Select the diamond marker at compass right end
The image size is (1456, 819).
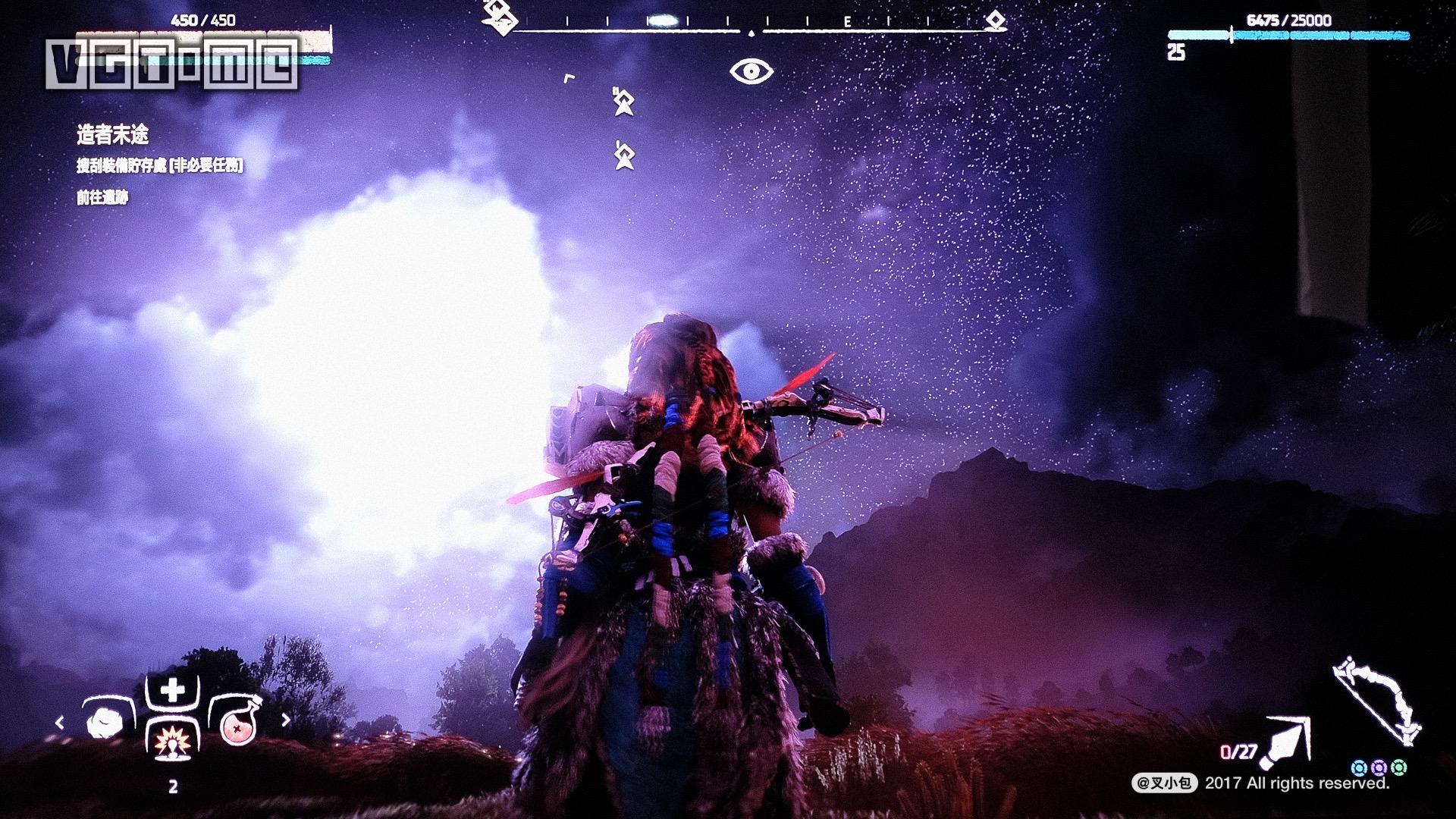coord(995,20)
